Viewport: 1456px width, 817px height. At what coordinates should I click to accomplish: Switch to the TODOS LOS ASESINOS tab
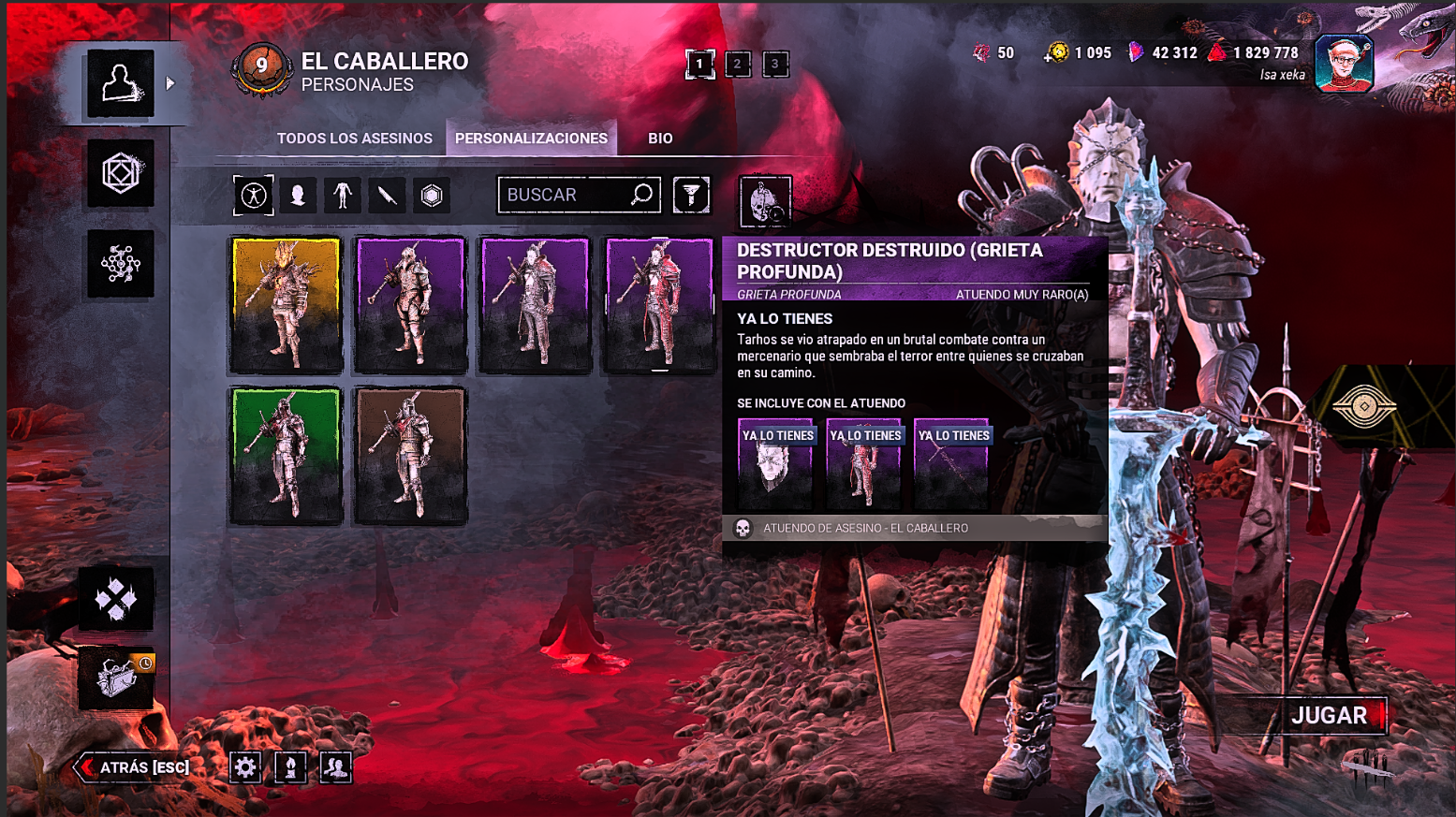tap(354, 138)
